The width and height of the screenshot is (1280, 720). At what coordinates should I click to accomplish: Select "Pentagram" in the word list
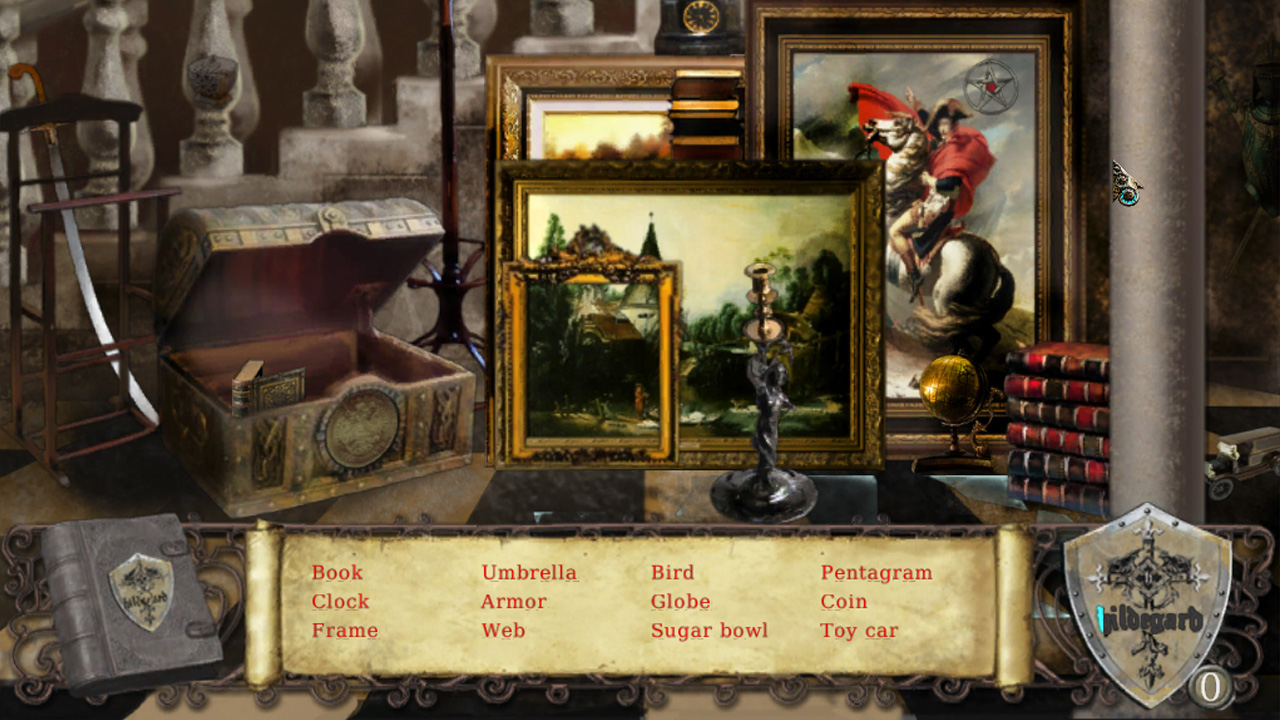point(876,573)
